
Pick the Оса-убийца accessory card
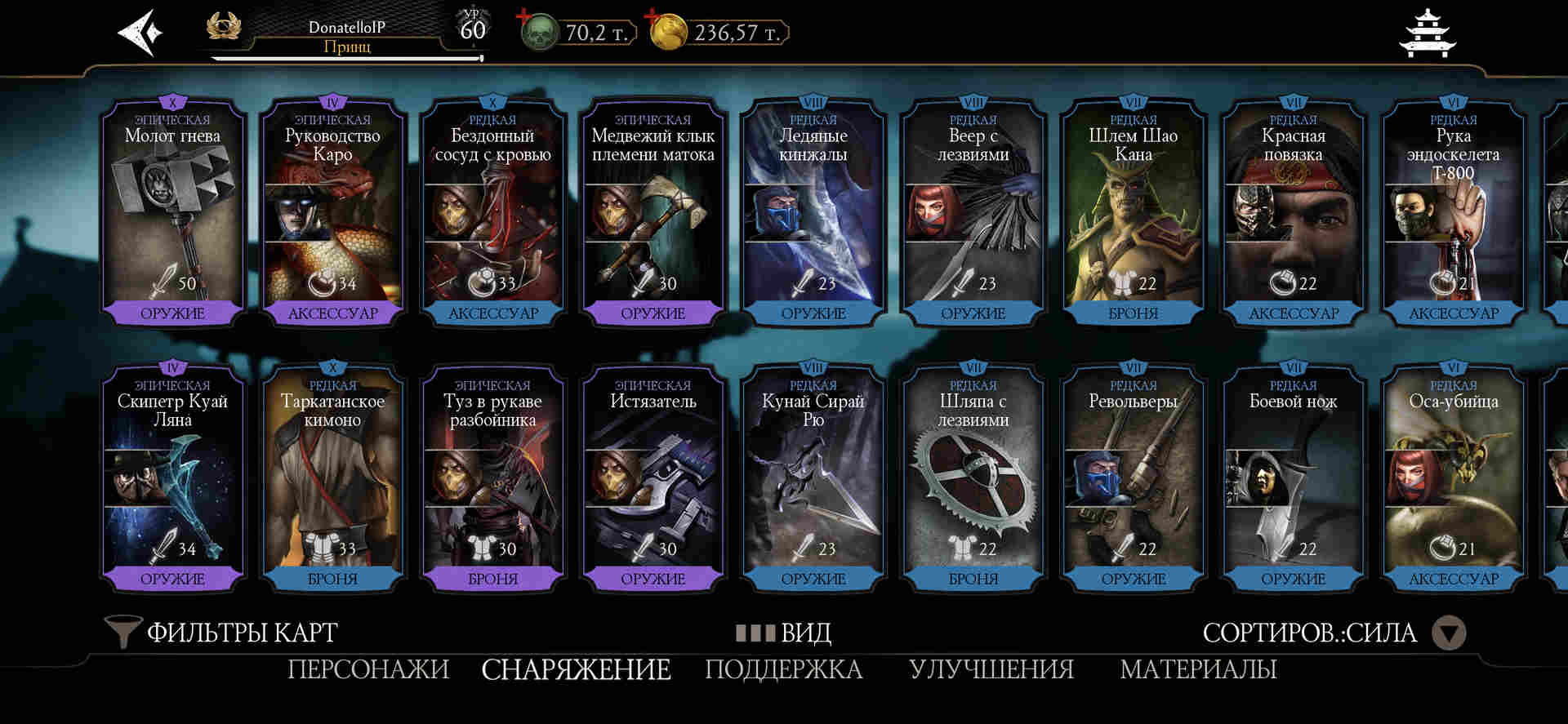pyautogui.click(x=1453, y=477)
